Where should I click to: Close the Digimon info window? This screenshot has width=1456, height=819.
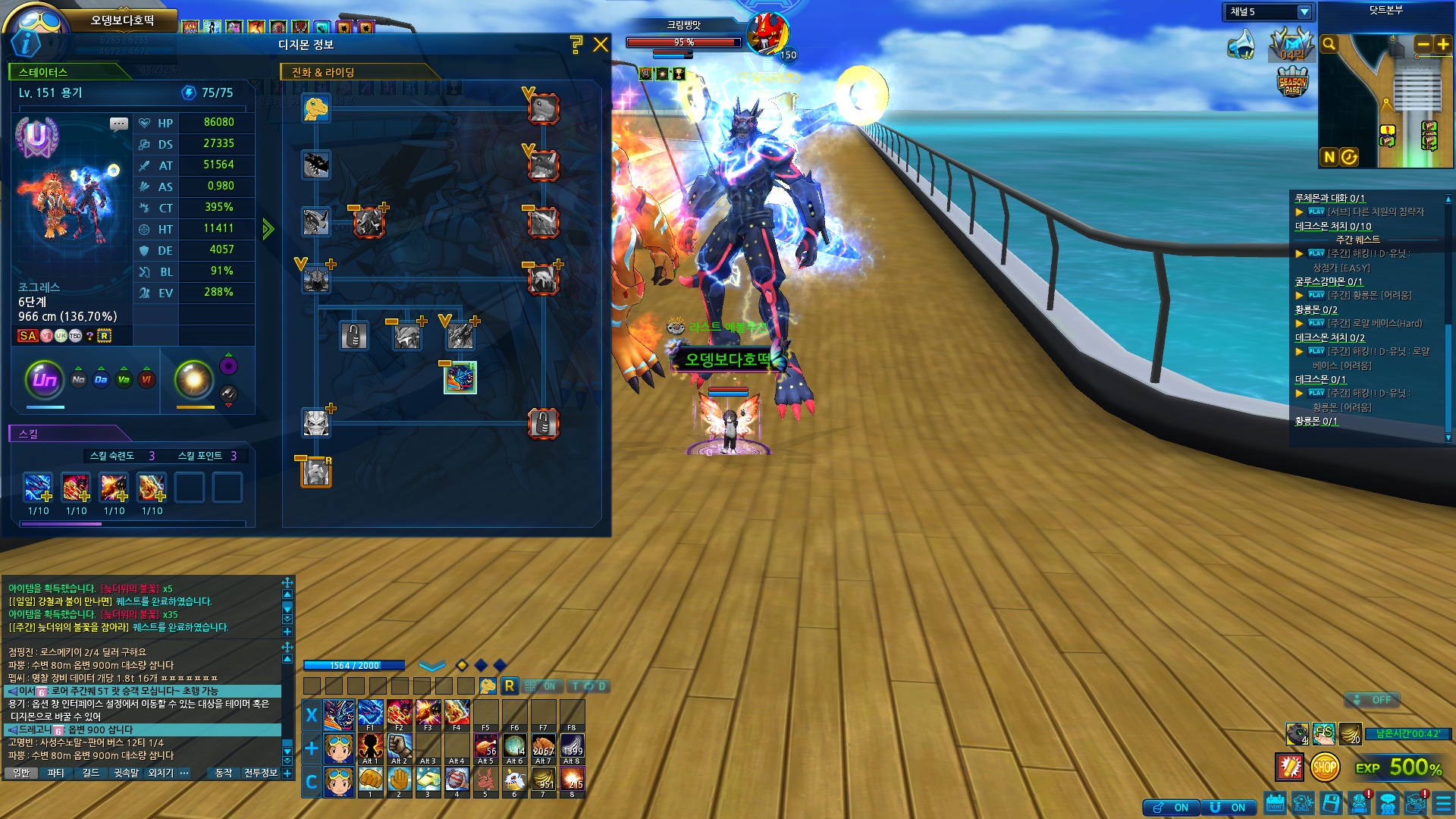click(601, 45)
